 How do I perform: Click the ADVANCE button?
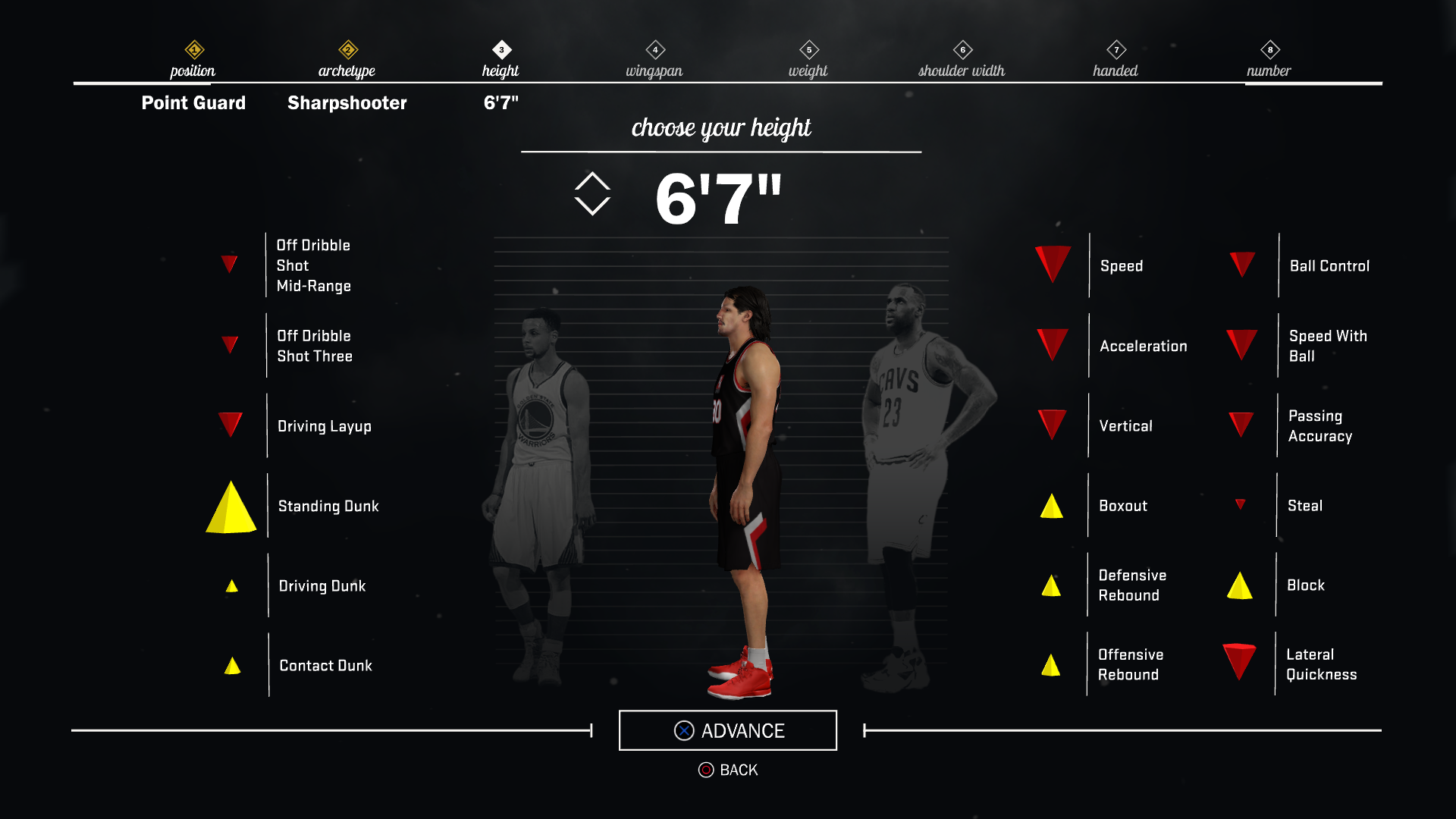point(727,730)
